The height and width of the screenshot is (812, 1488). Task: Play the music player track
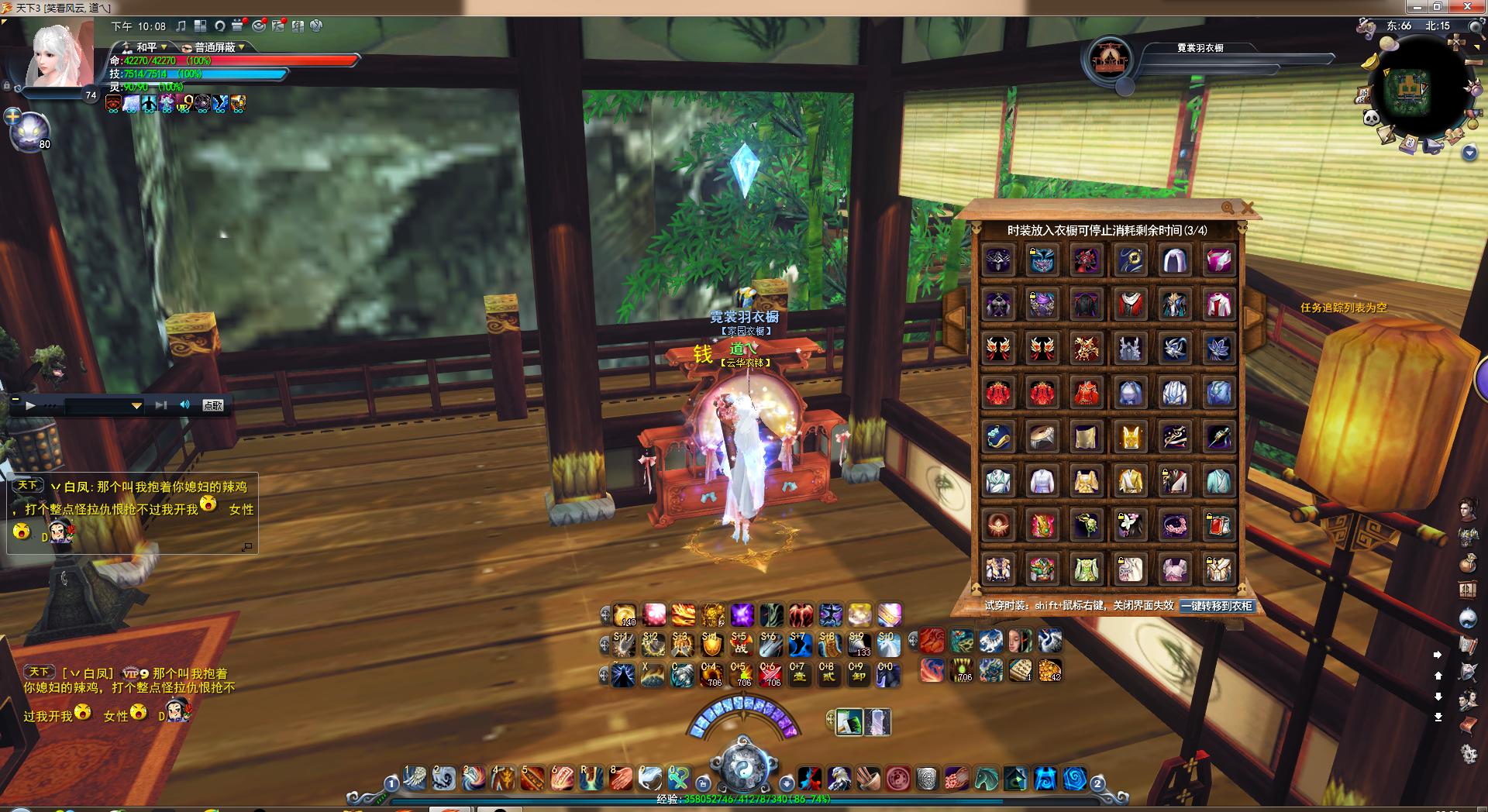point(30,405)
